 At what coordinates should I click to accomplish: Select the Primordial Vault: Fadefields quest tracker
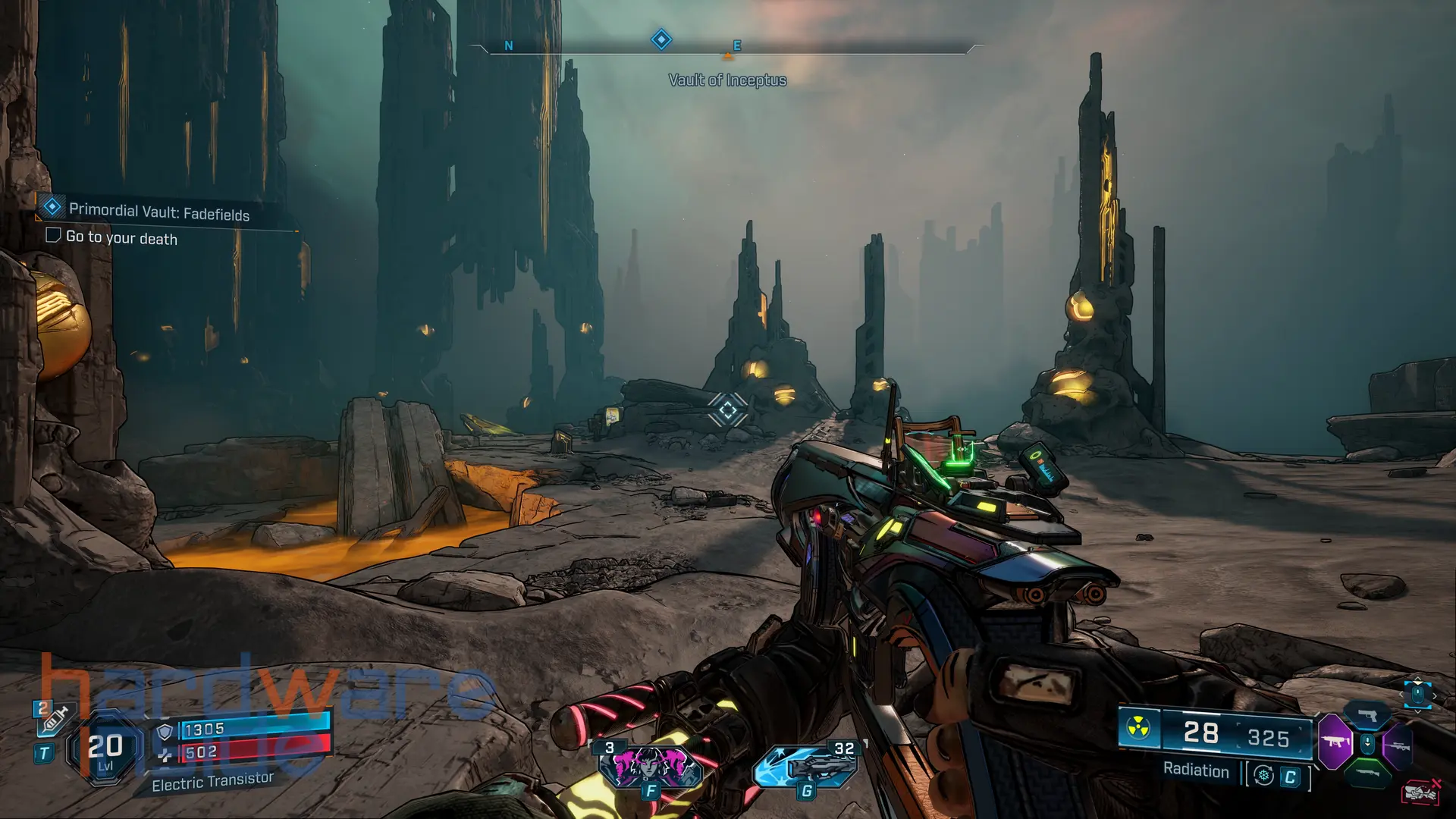click(x=158, y=212)
